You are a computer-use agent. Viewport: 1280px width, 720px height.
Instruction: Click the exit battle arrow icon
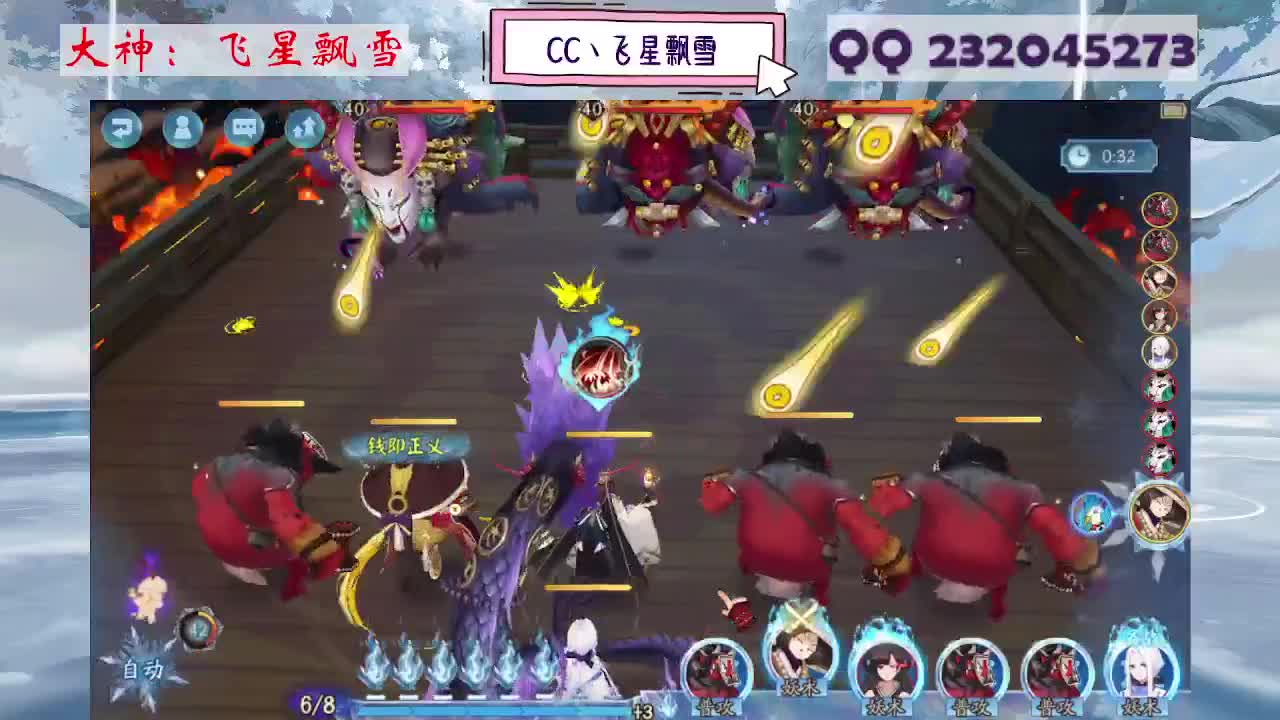(x=121, y=130)
